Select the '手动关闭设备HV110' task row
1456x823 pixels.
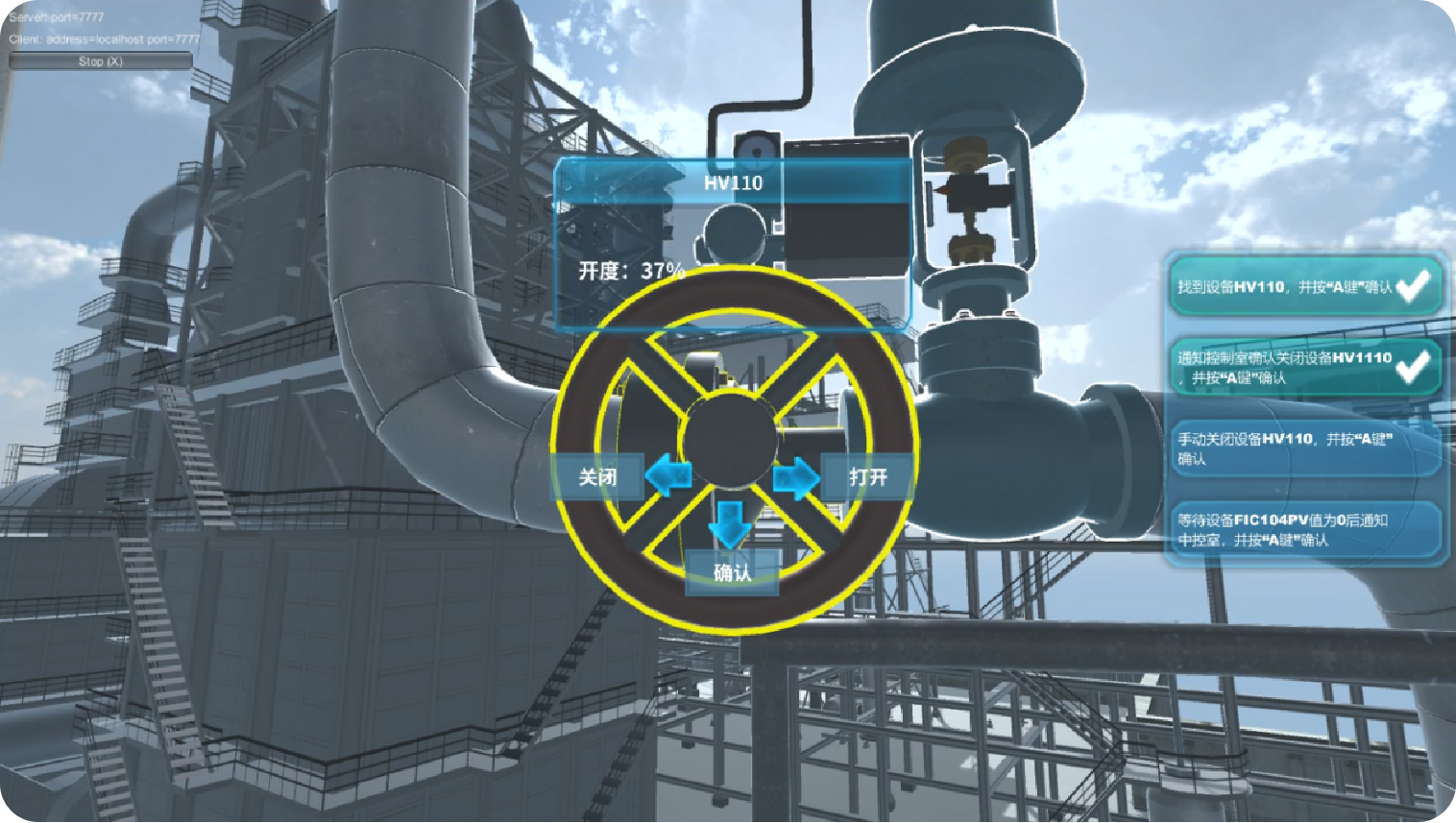pyautogui.click(x=1303, y=448)
